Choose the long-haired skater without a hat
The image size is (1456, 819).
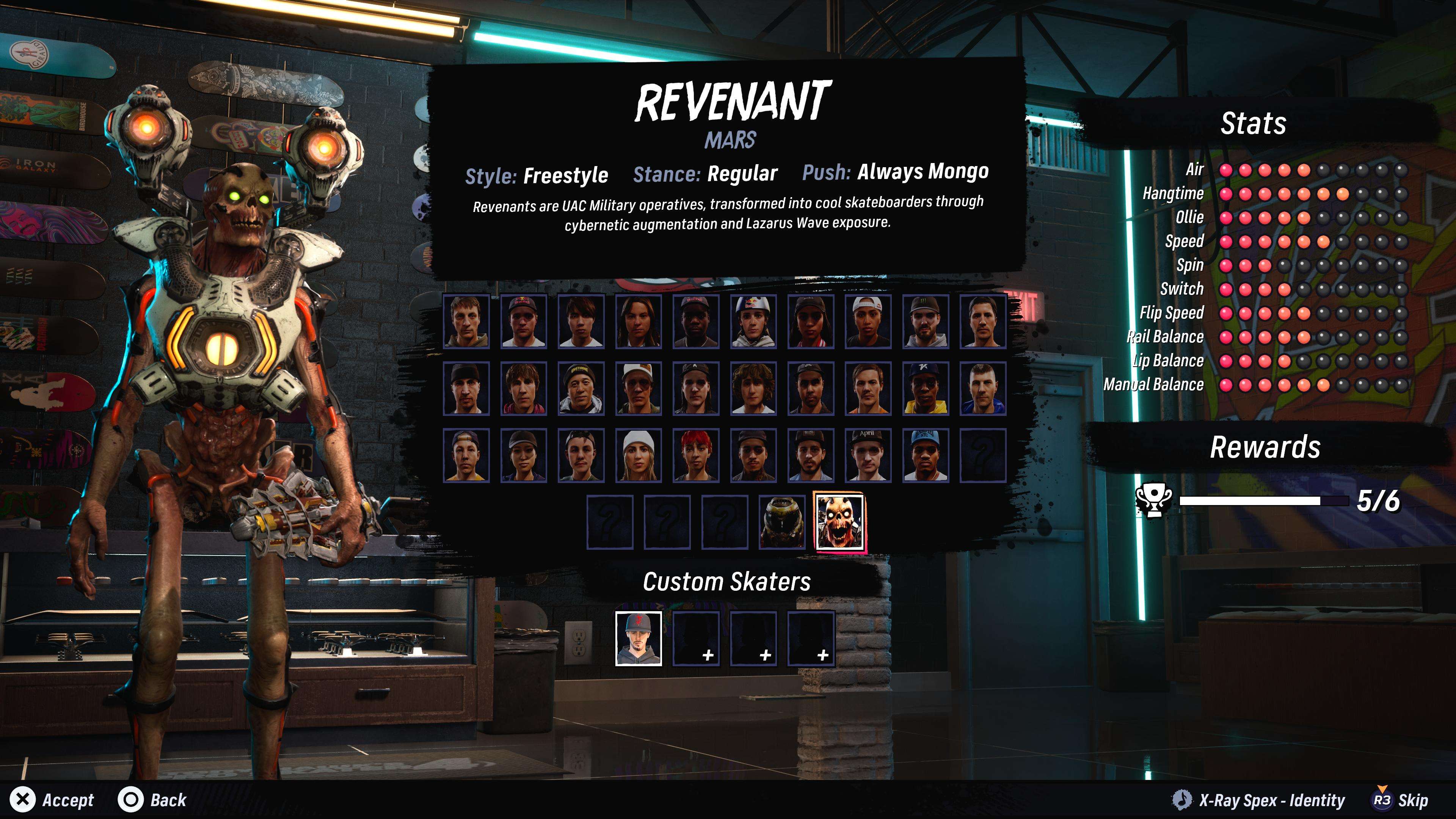pyautogui.click(x=638, y=321)
